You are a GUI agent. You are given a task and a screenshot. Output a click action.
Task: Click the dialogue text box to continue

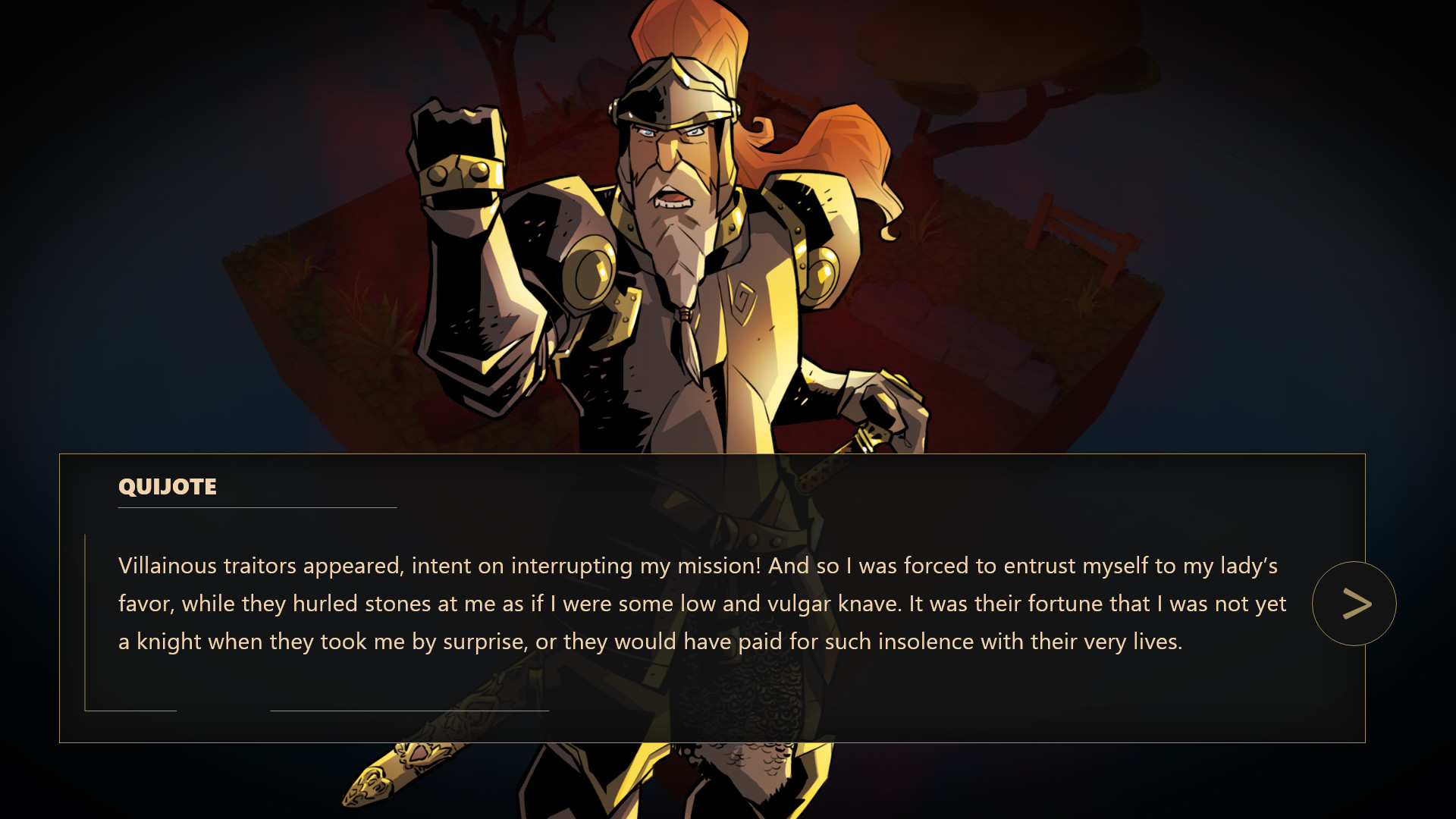tap(682, 603)
